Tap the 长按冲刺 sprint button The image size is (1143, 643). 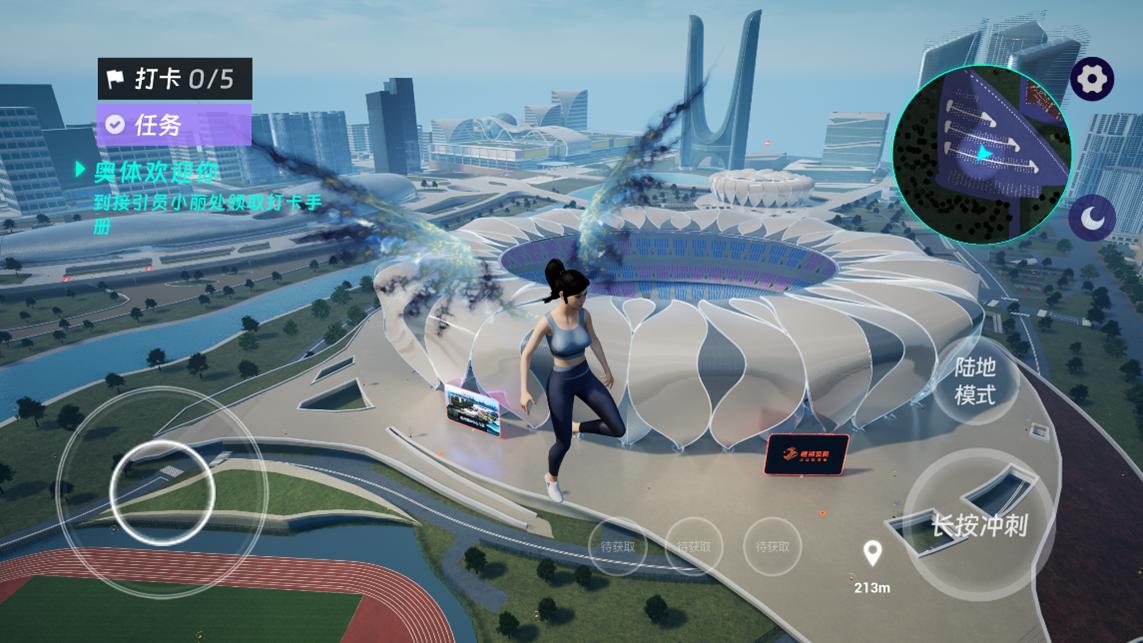(978, 524)
